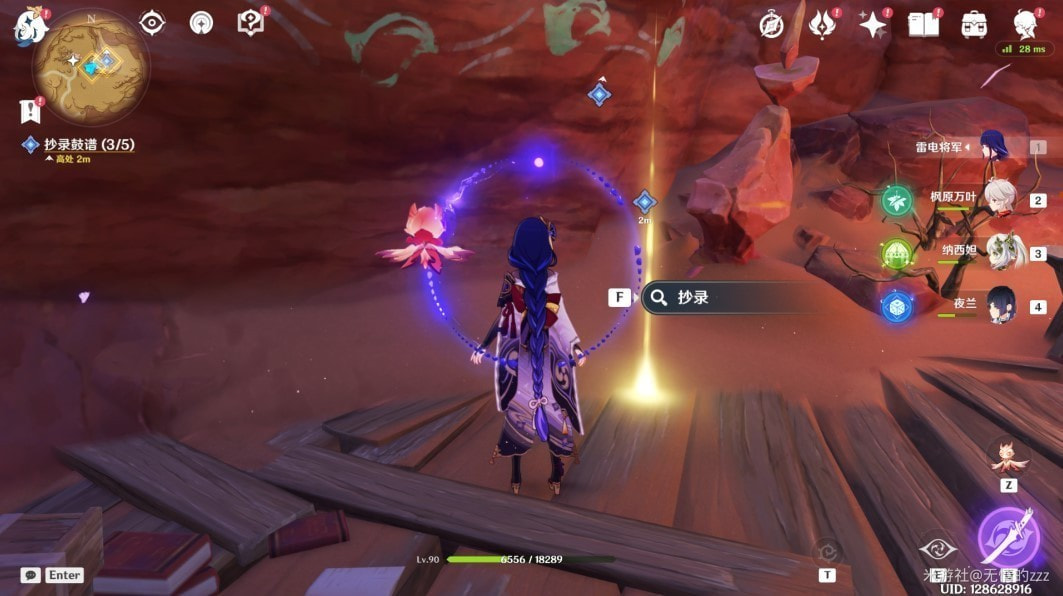The height and width of the screenshot is (596, 1063).
Task: Switch to party member 枫原万叶
Action: (999, 198)
